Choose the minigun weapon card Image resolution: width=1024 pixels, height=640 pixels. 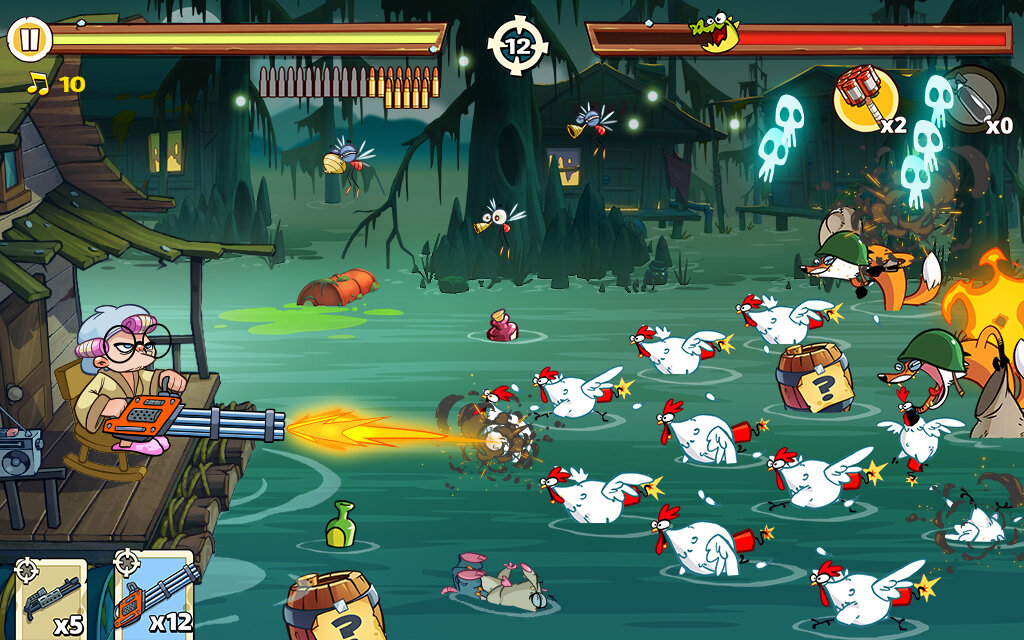(x=154, y=597)
